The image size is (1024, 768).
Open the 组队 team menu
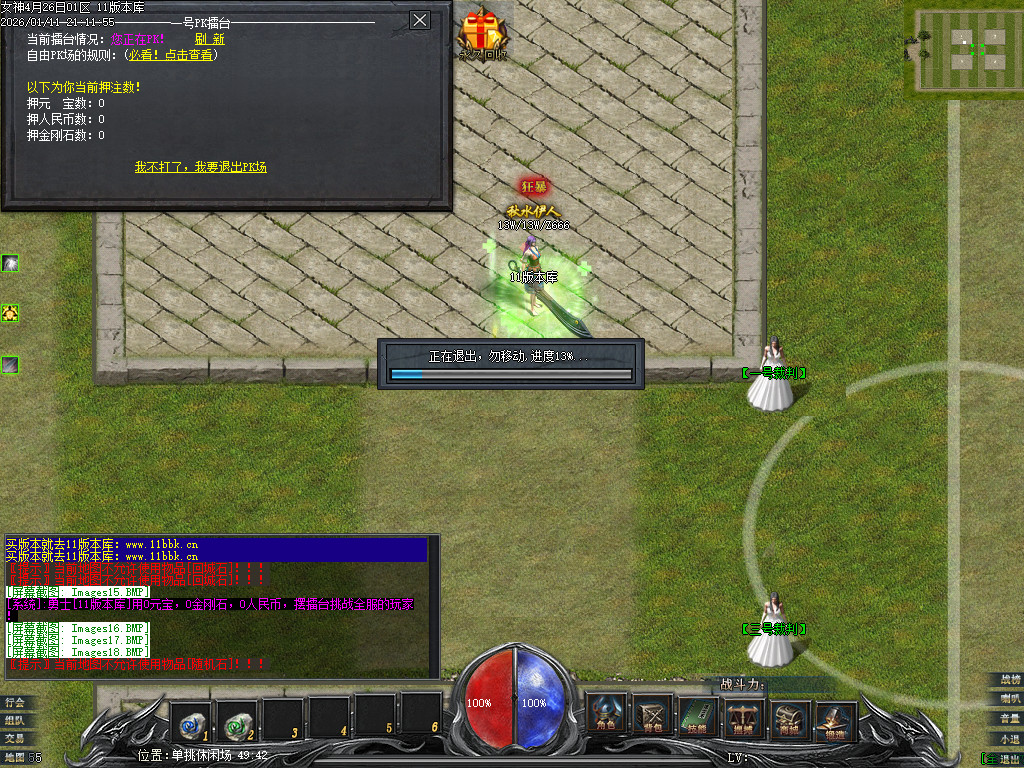click(14, 720)
